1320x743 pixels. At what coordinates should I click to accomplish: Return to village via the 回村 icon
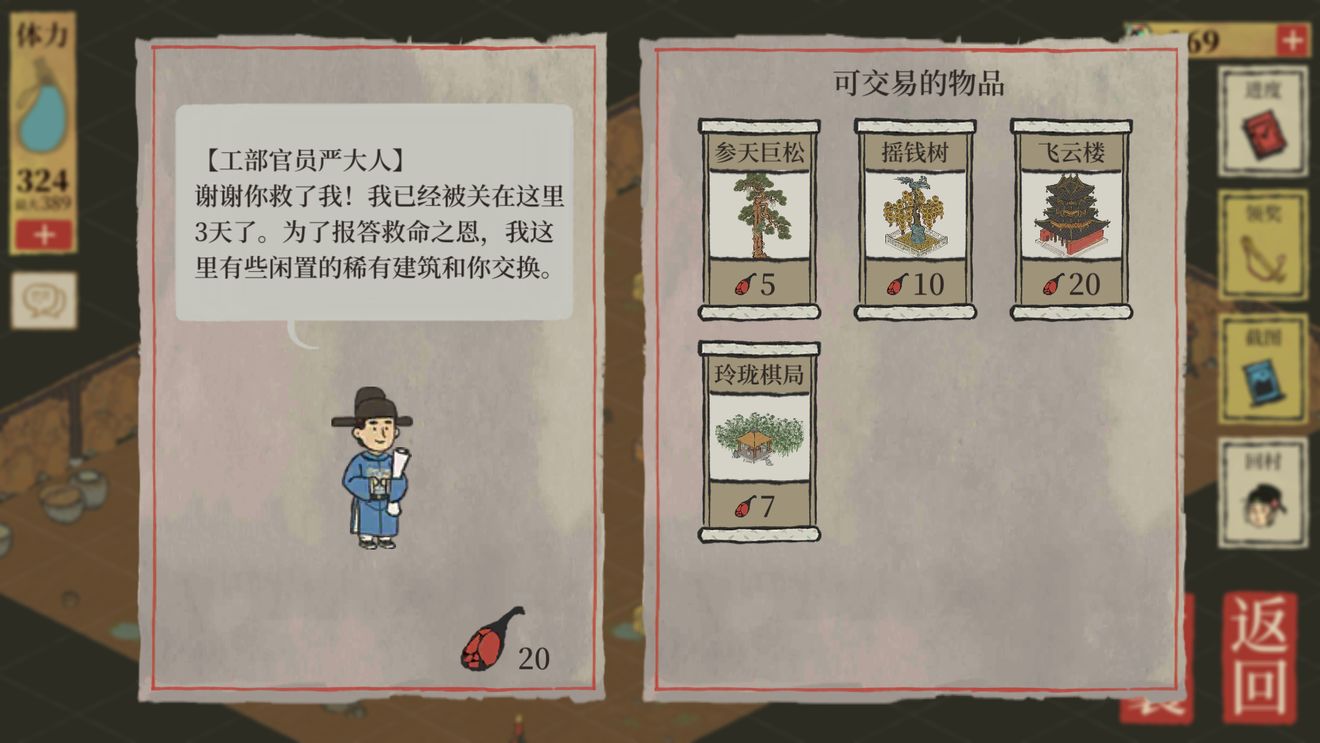1262,490
